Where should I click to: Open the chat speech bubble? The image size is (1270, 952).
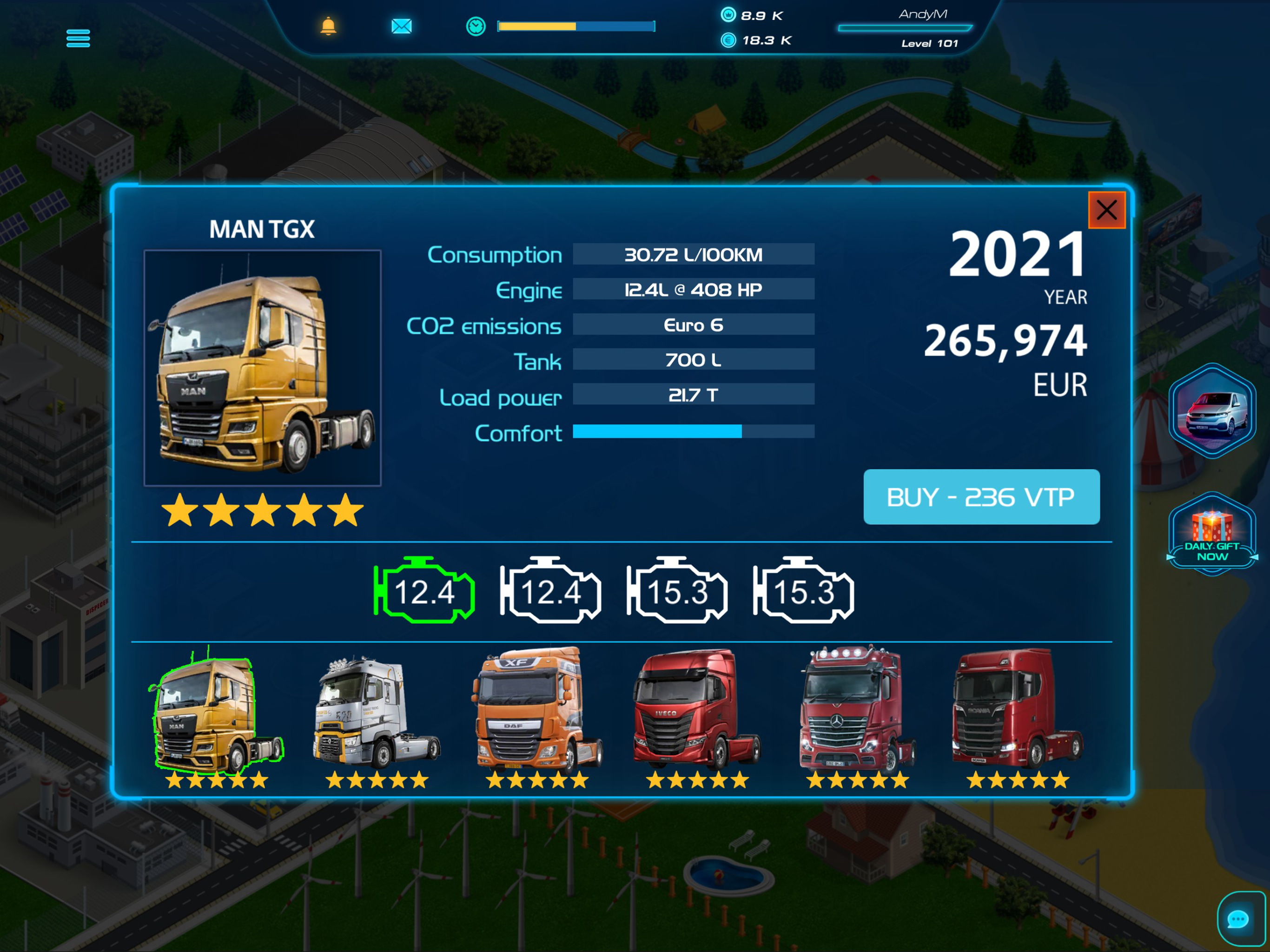1238,919
